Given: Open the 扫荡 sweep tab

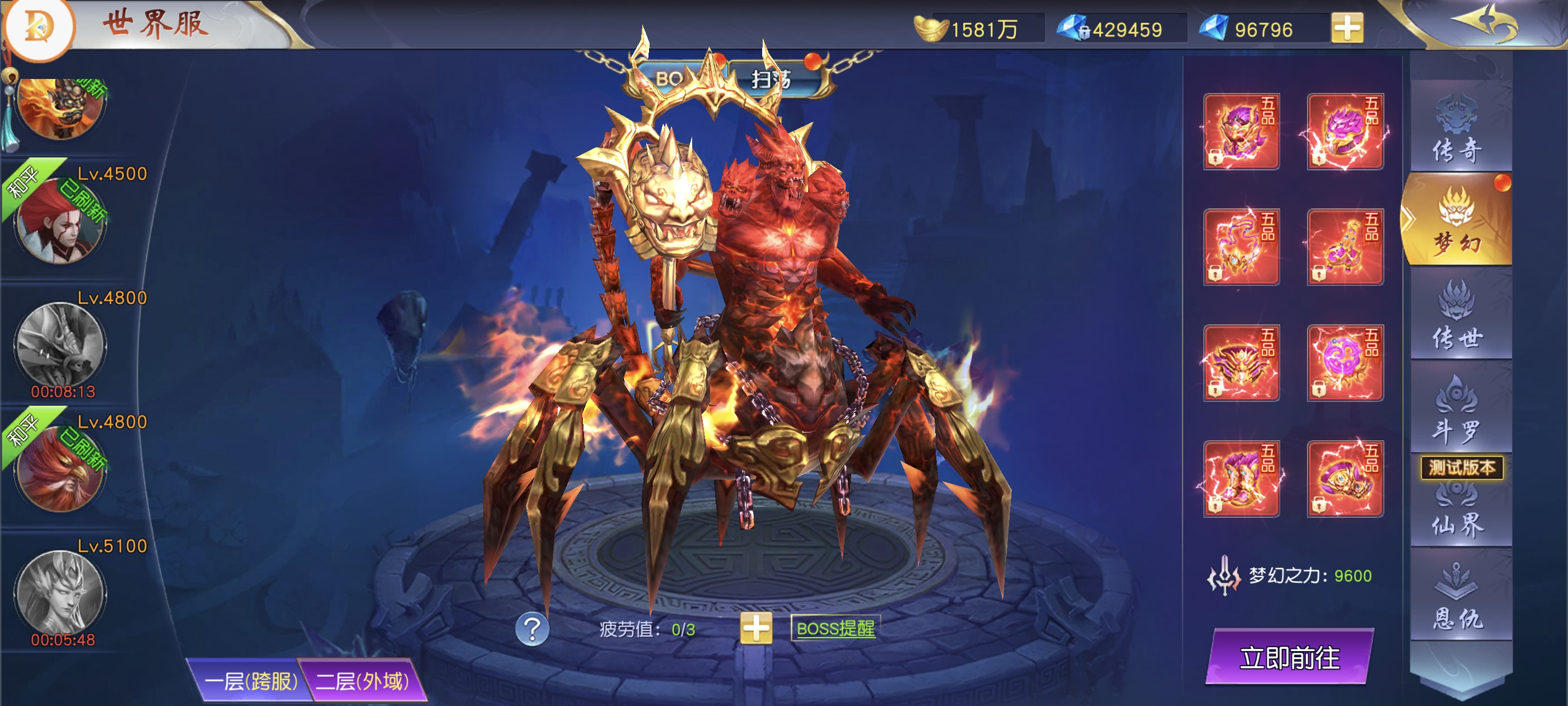Looking at the screenshot, I should point(771,78).
